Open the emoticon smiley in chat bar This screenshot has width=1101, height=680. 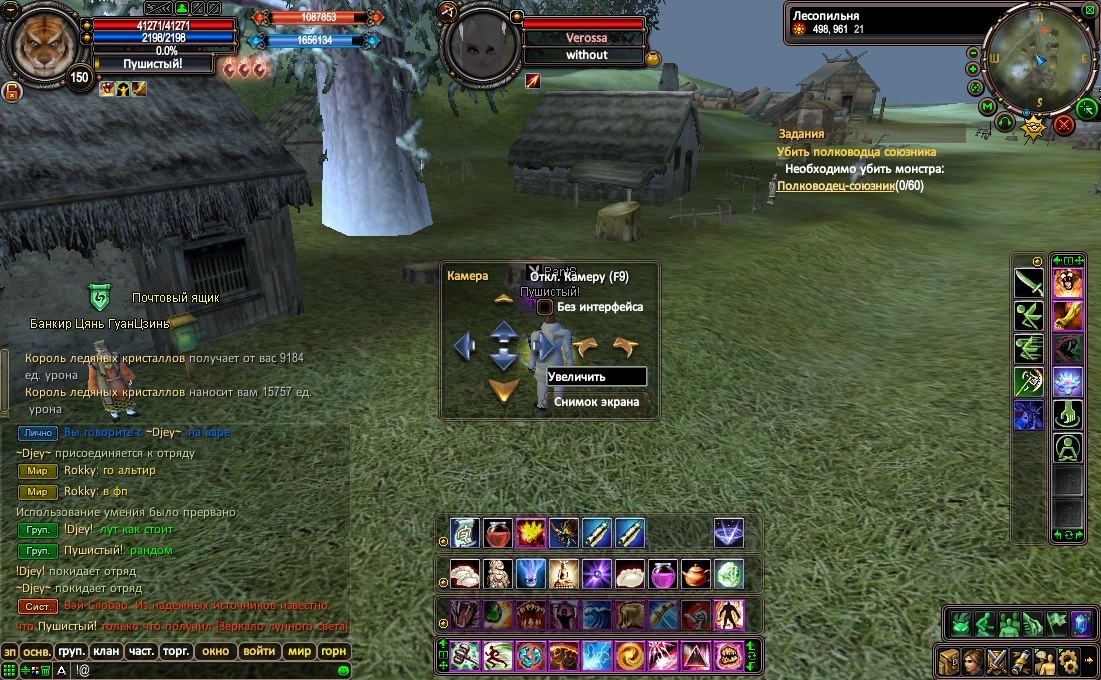(x=343, y=669)
